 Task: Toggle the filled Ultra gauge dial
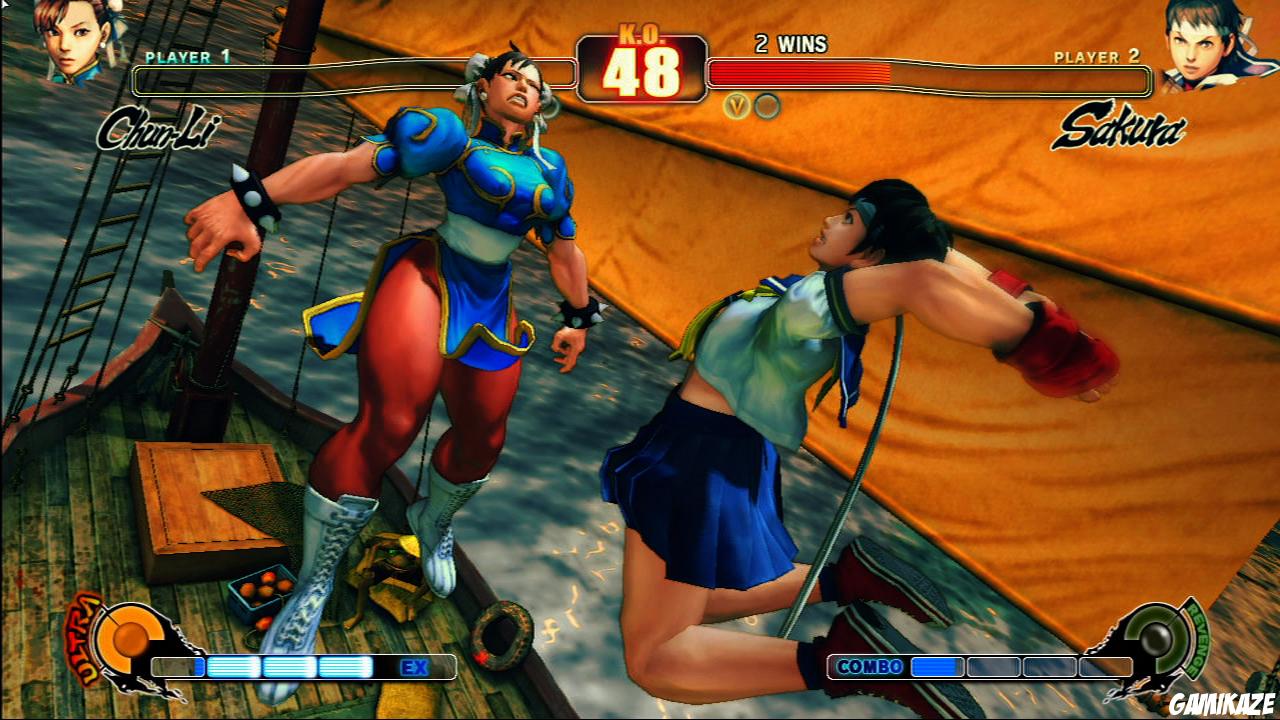133,635
